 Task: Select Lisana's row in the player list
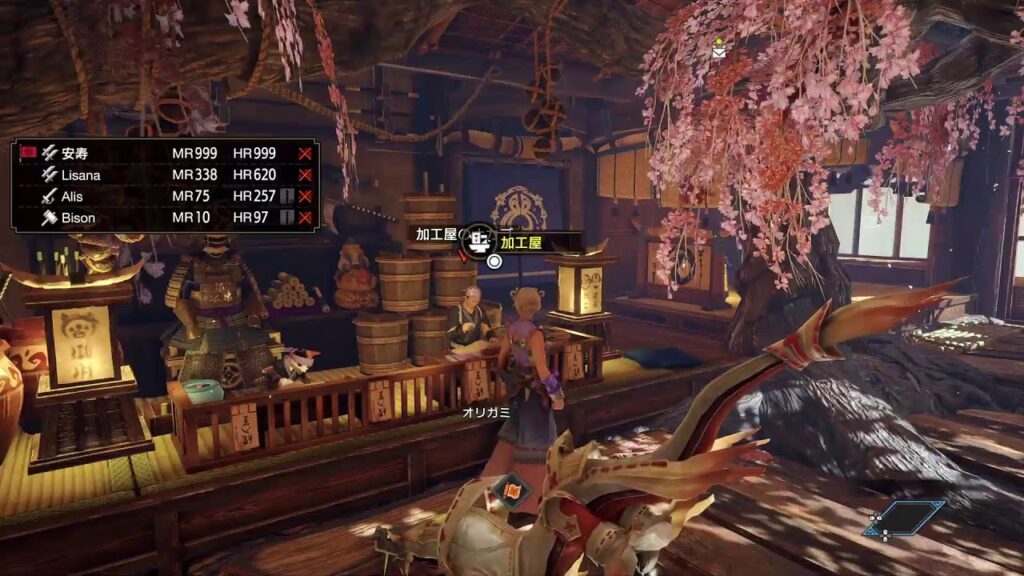click(80, 174)
